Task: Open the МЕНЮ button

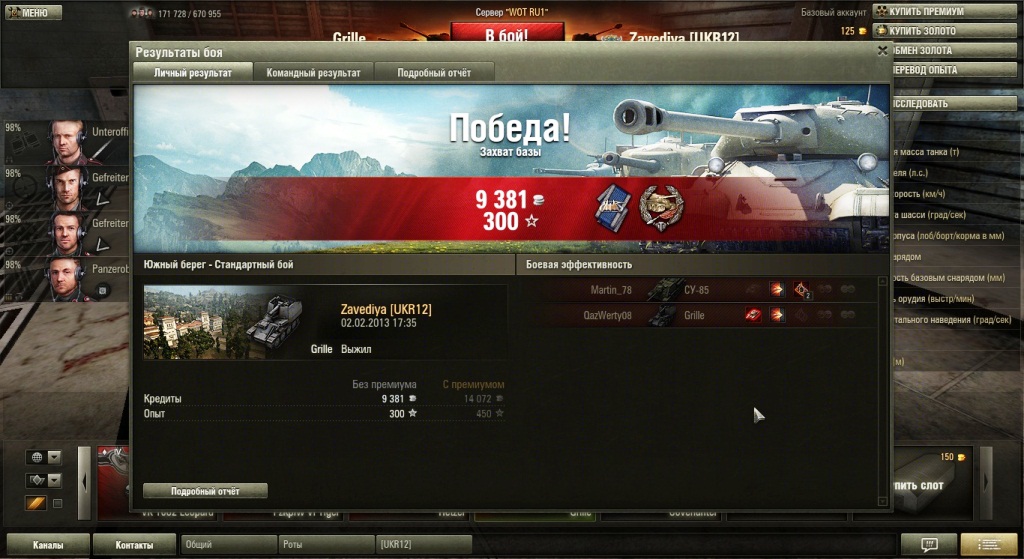Action: [33, 13]
